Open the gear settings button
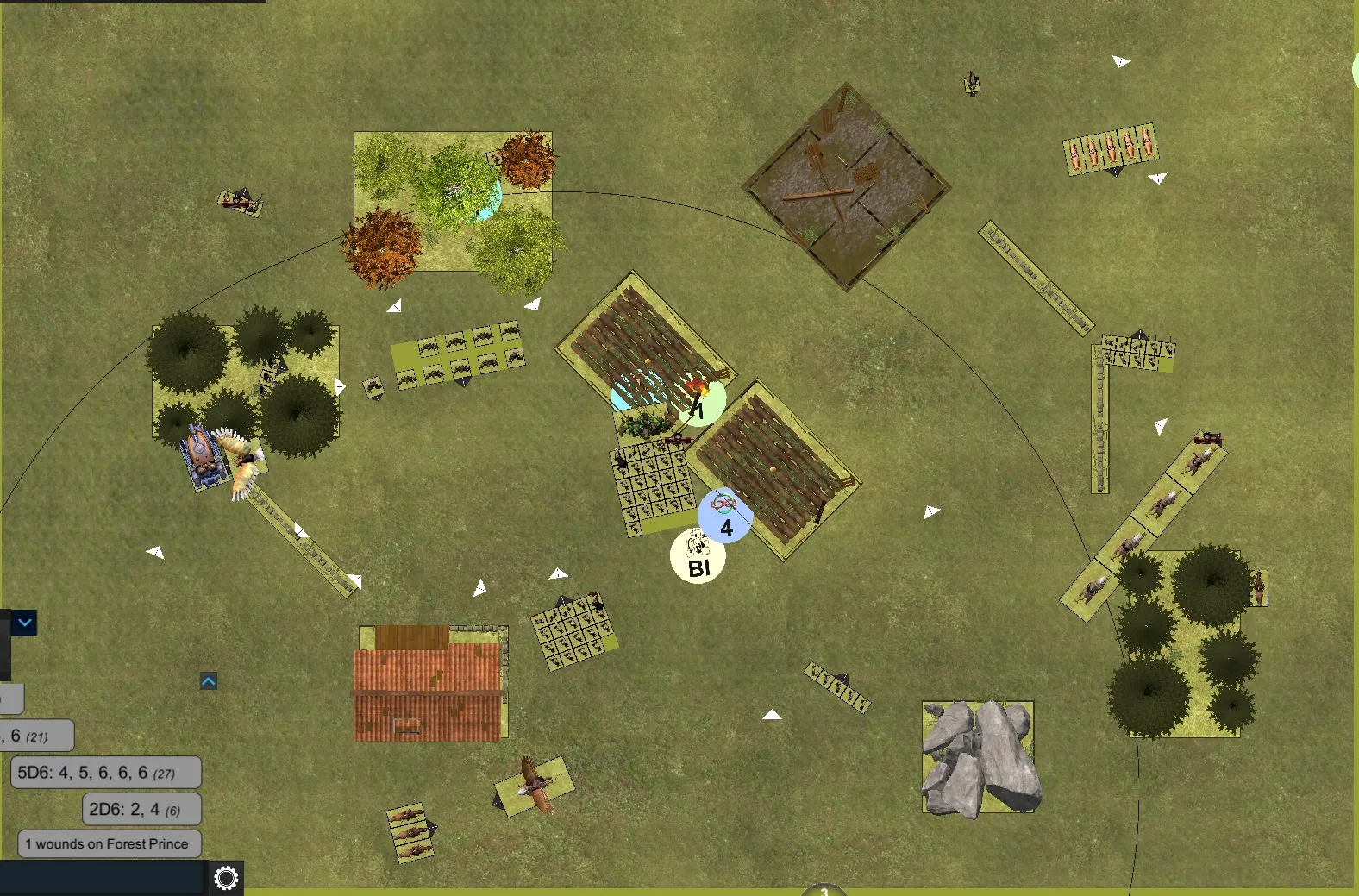The image size is (1359, 896). [x=226, y=878]
